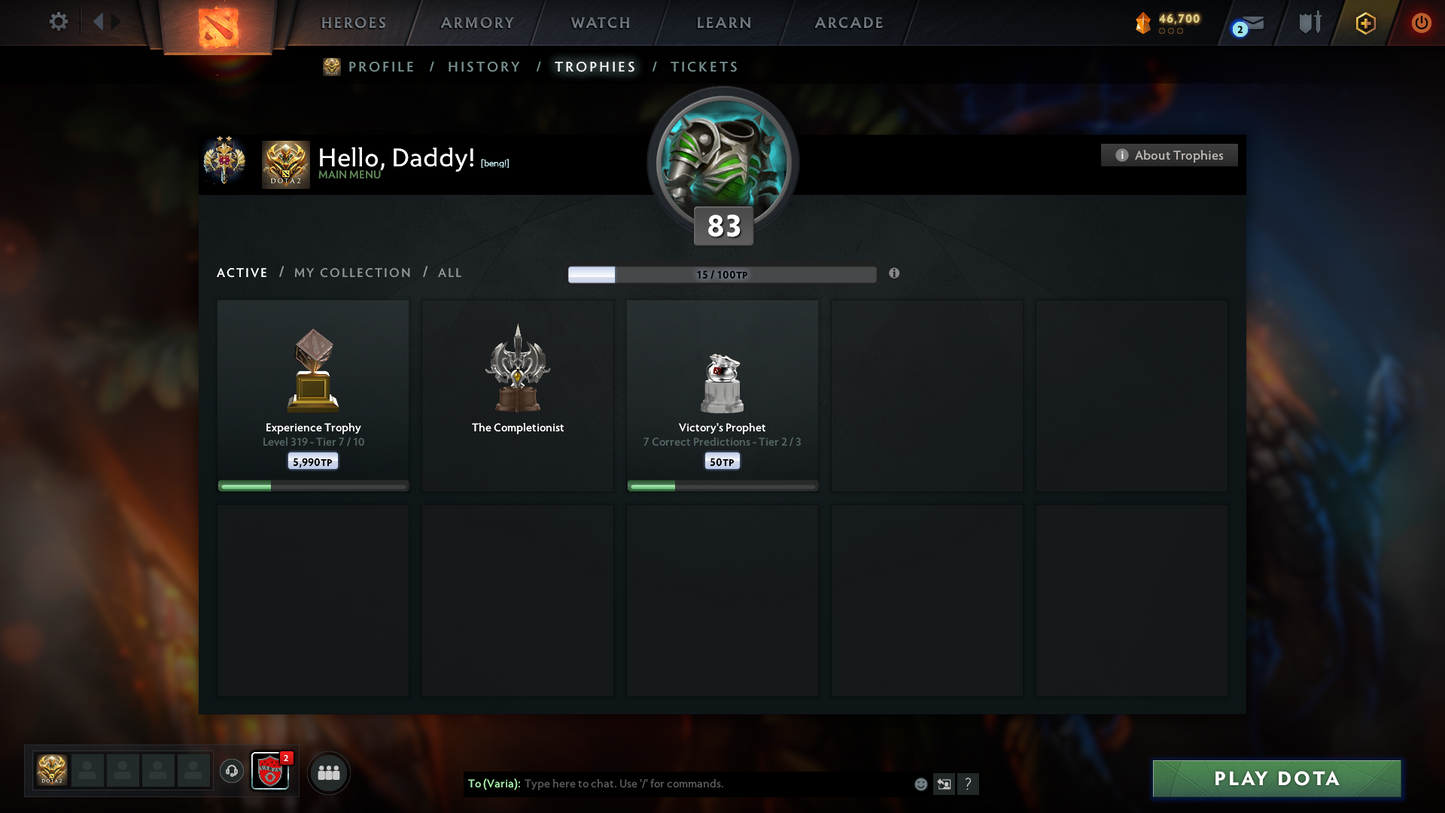
Task: Click the Play Dota button
Action: click(x=1276, y=779)
